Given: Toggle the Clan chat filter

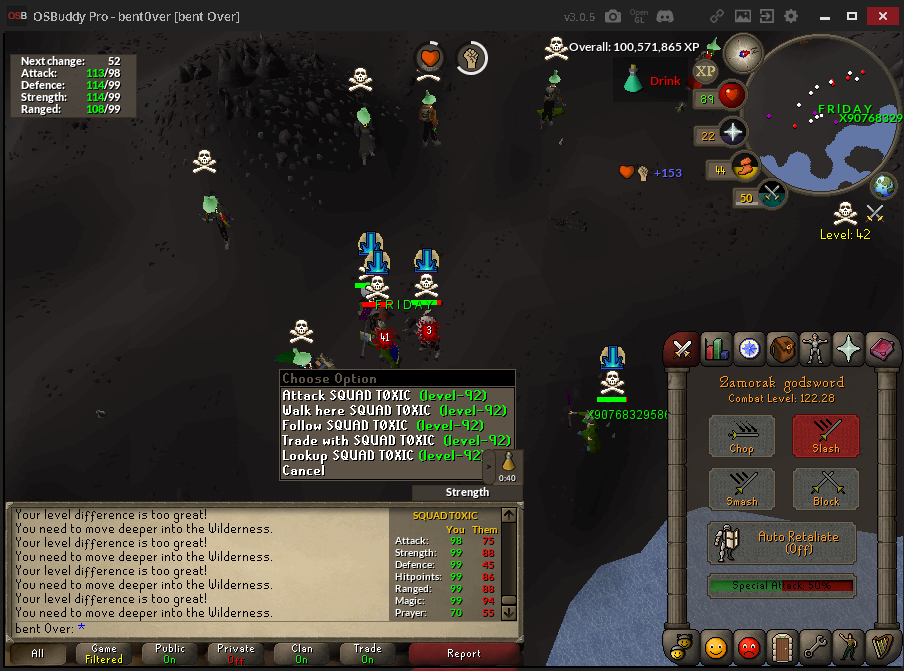Looking at the screenshot, I should [x=301, y=654].
